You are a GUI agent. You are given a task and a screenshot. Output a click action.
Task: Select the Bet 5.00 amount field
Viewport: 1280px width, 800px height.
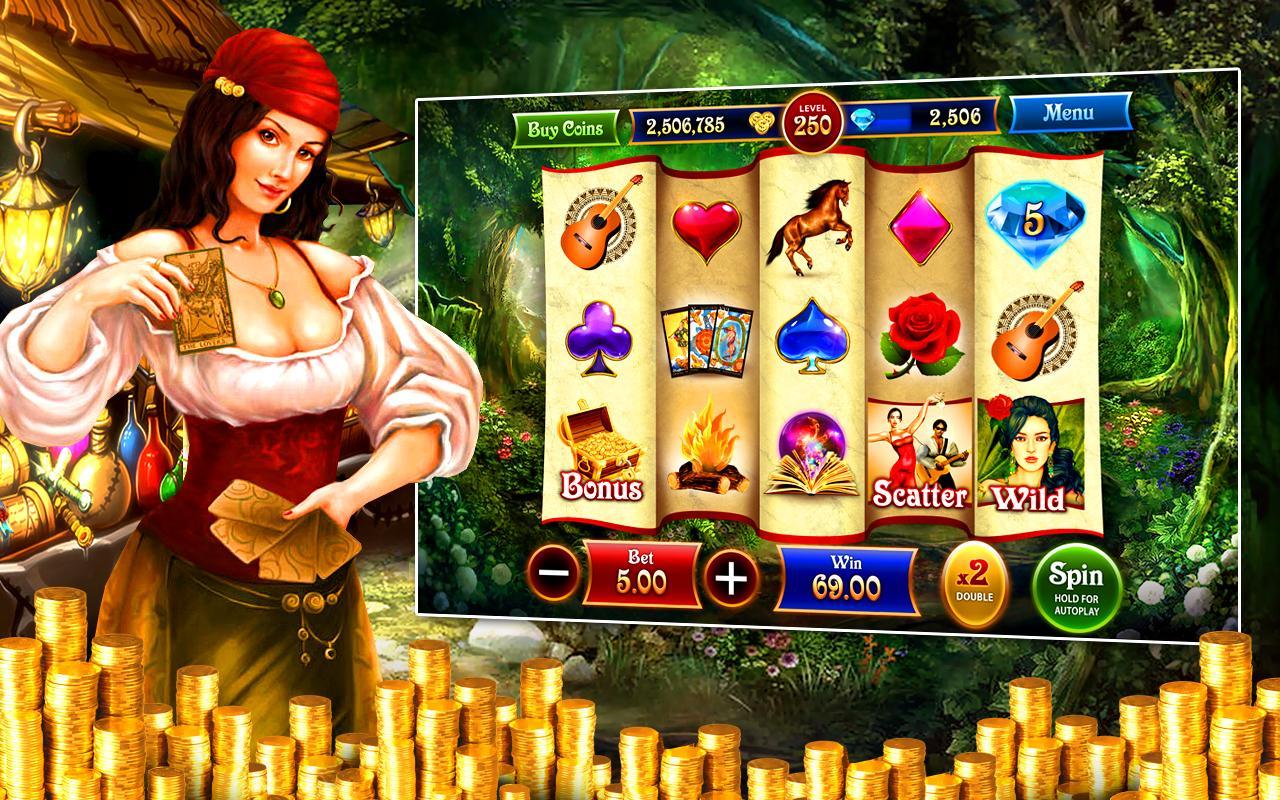[x=640, y=577]
